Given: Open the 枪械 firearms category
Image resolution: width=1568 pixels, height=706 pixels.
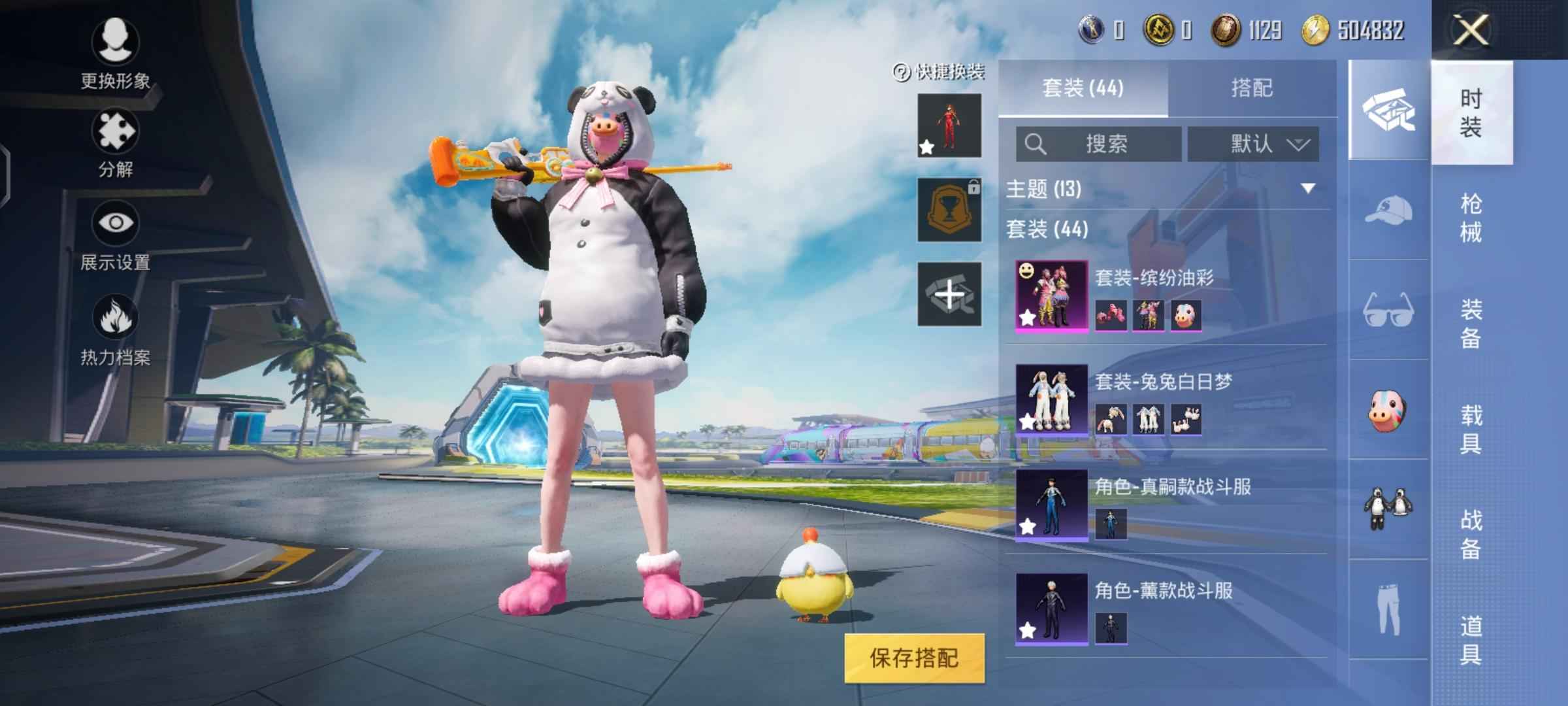Looking at the screenshot, I should tap(1471, 218).
